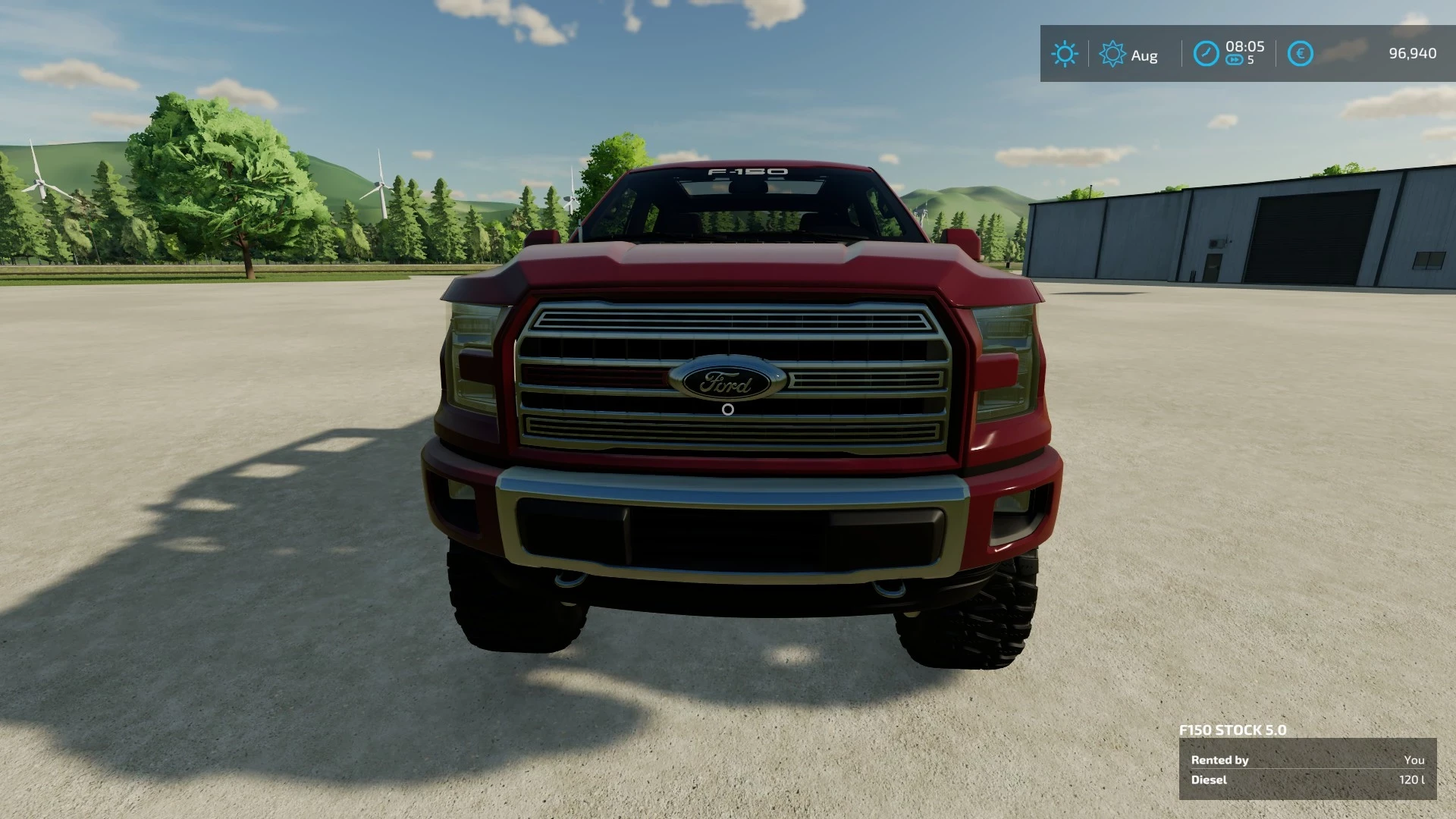Click the 08:05 time display

click(1246, 46)
